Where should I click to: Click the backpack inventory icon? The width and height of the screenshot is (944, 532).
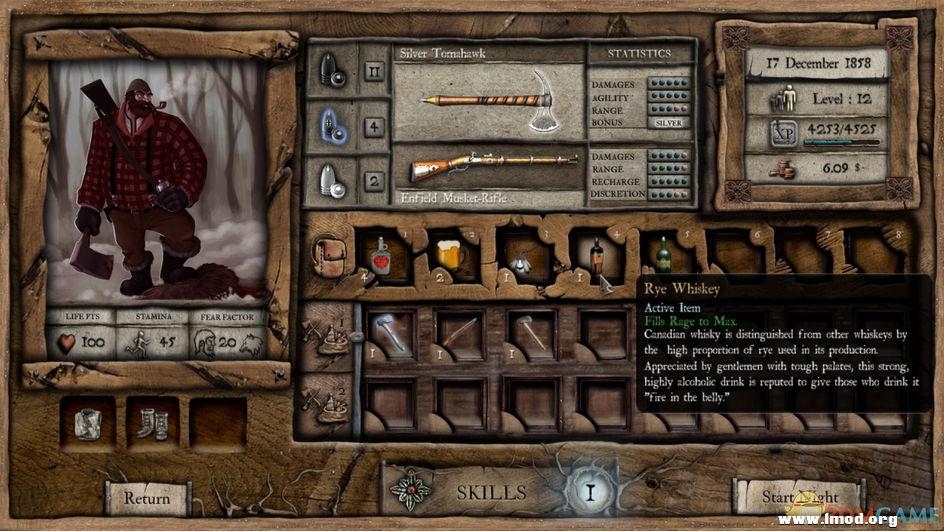(x=327, y=257)
